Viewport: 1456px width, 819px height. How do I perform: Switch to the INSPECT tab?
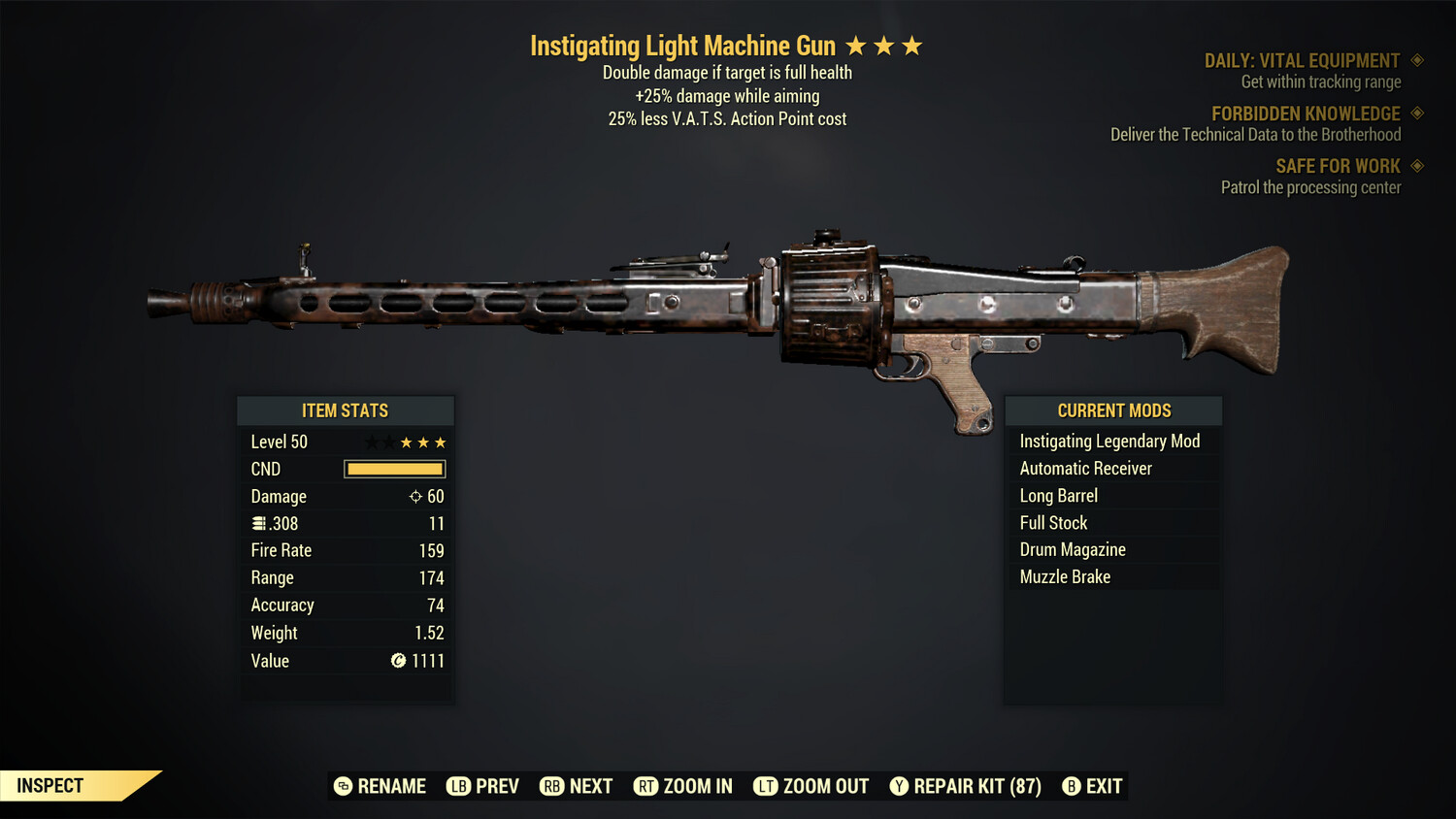49,786
